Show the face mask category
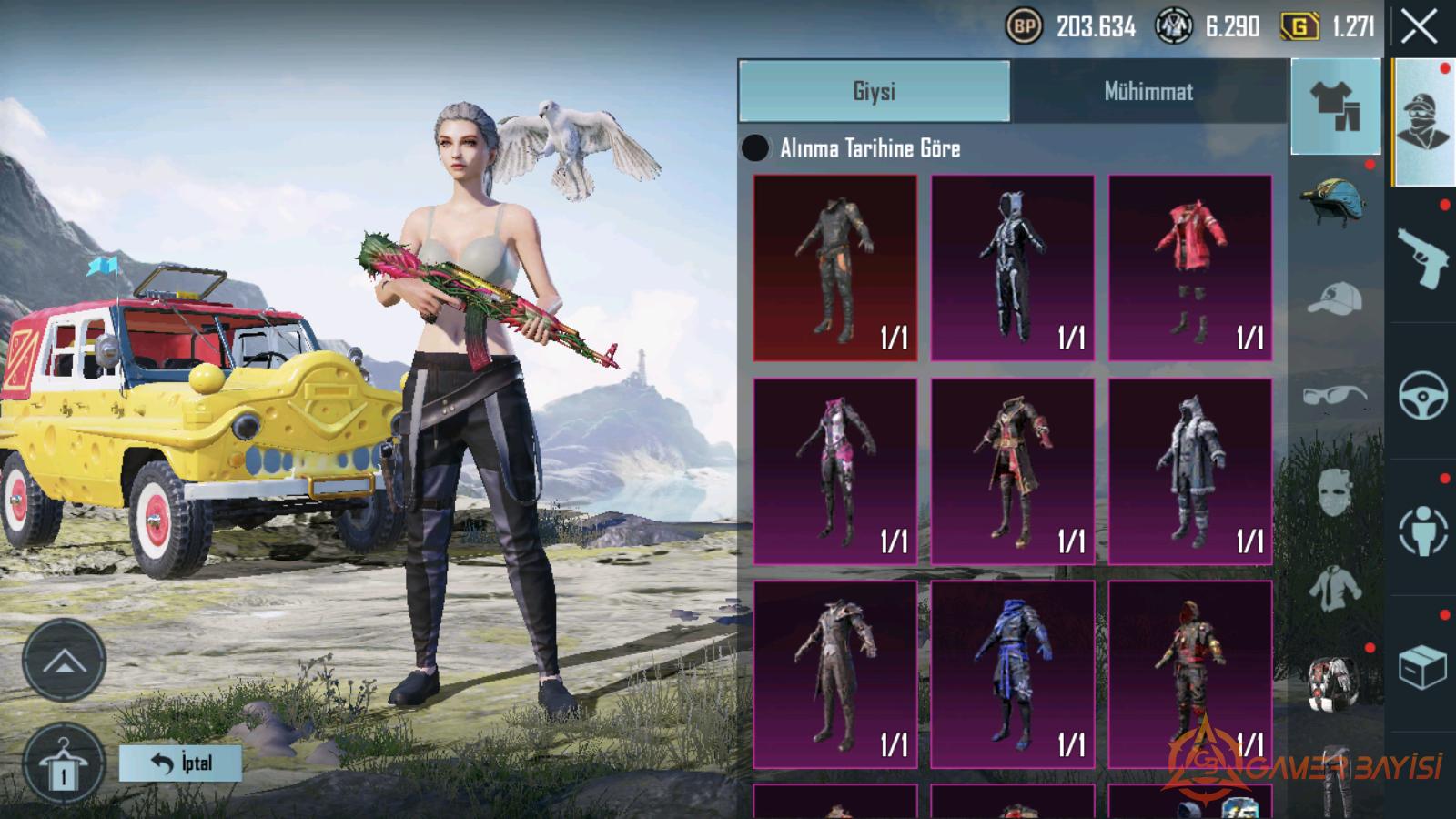1456x819 pixels. click(1334, 491)
